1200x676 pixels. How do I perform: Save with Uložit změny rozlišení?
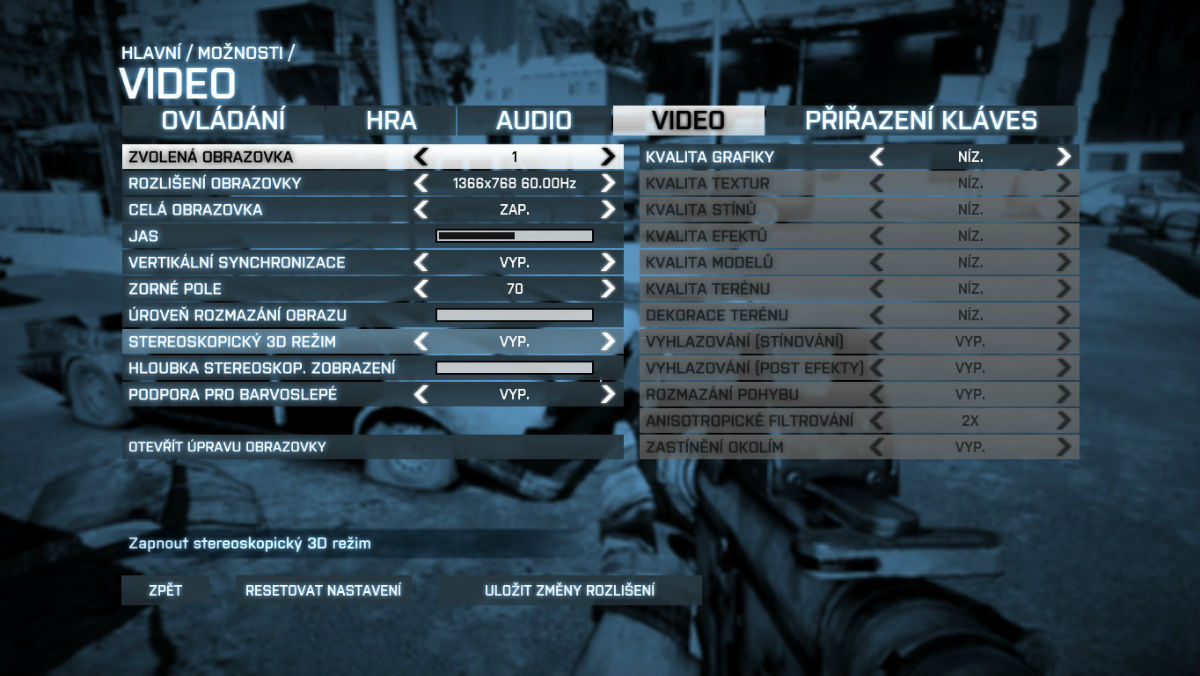570,590
